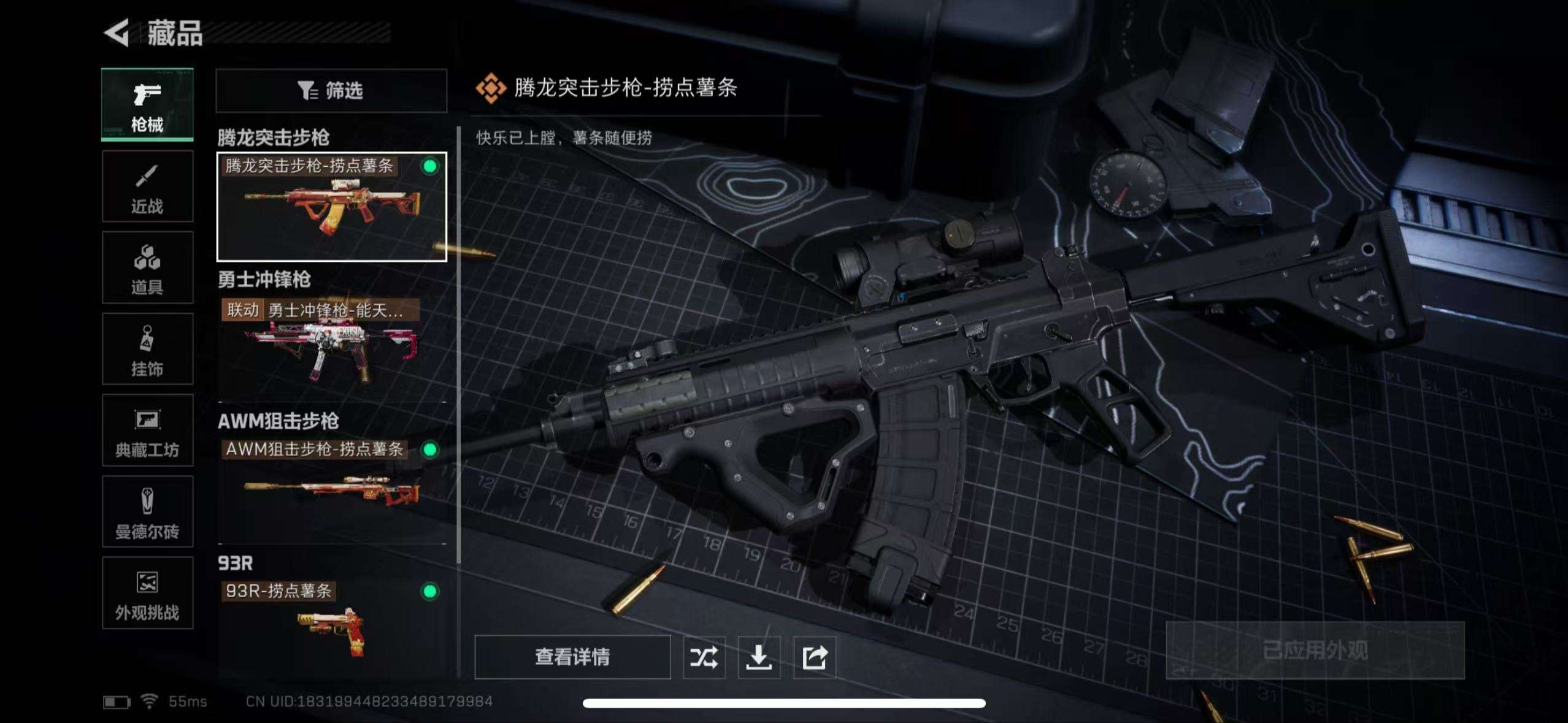Open the 近战 melee weapons category
The height and width of the screenshot is (723, 1568).
[x=147, y=186]
